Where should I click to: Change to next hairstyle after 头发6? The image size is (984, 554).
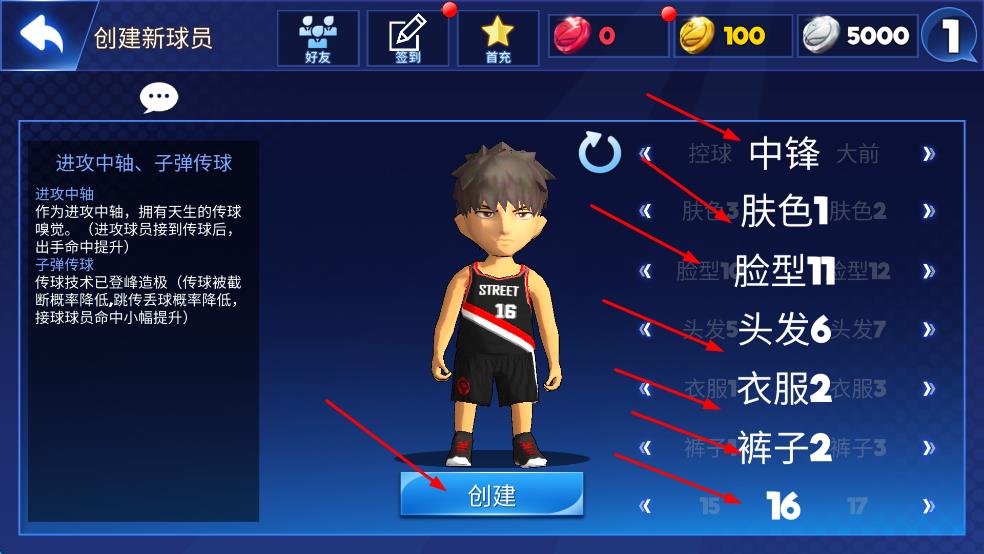point(929,329)
